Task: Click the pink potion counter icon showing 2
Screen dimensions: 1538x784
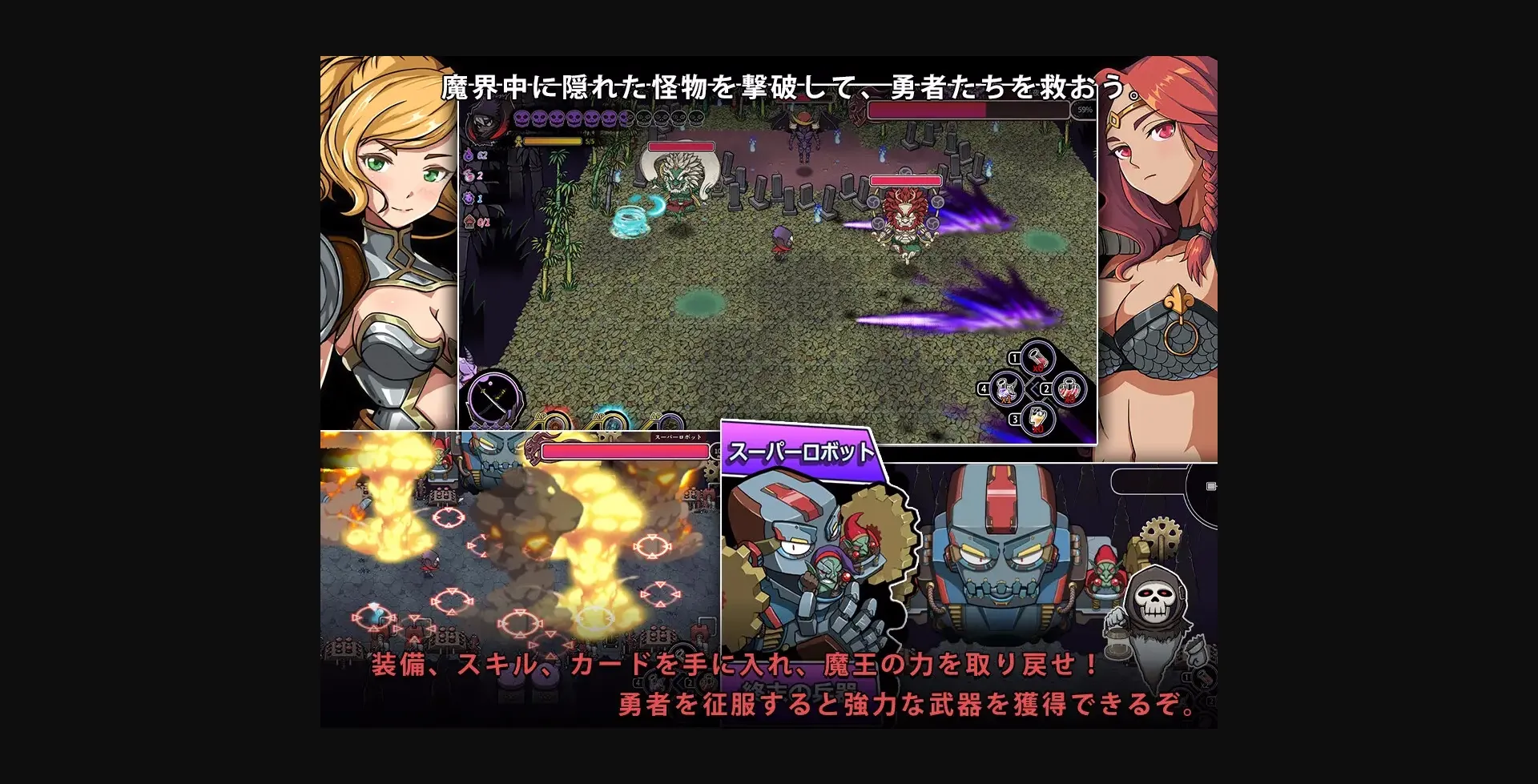Action: [x=469, y=176]
